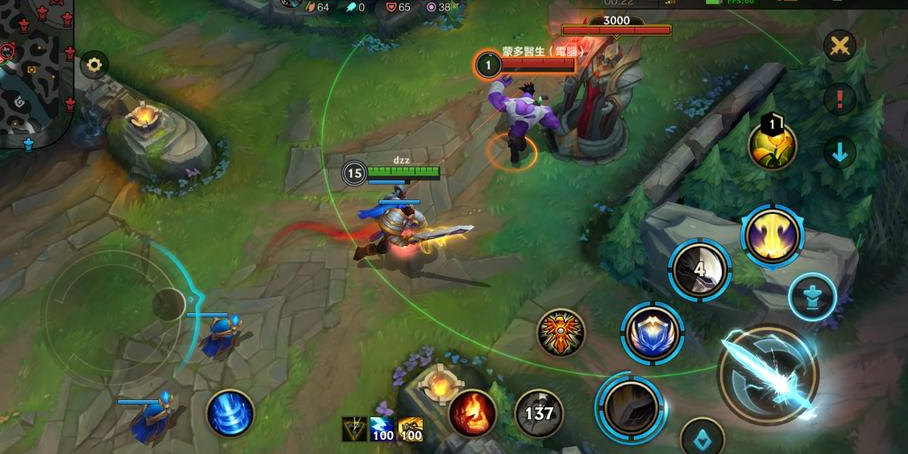908x454 pixels.
Task: Select the minion targeting button below attack
Action: [x=702, y=437]
